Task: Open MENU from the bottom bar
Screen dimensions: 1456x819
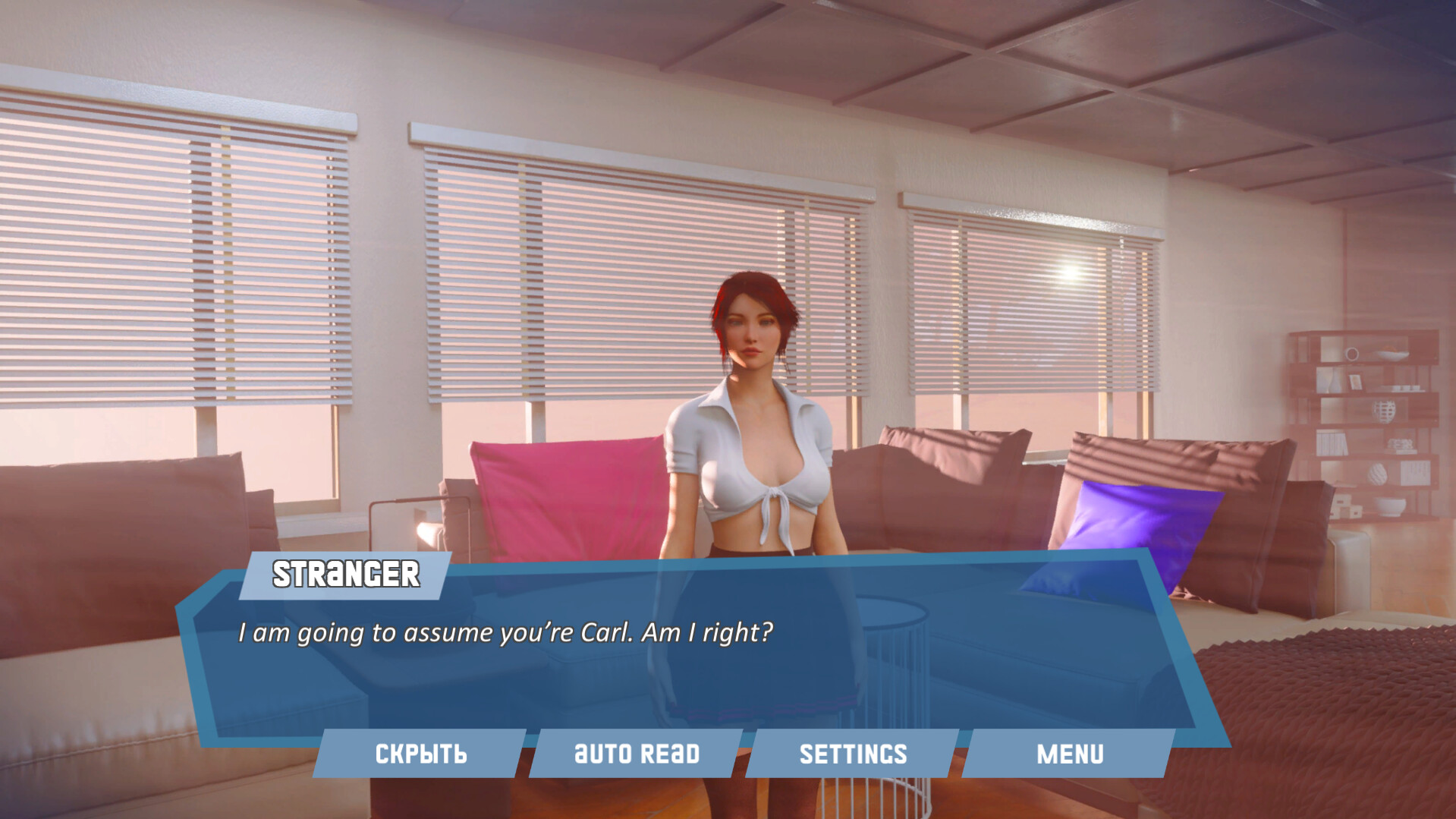Action: tap(1071, 754)
